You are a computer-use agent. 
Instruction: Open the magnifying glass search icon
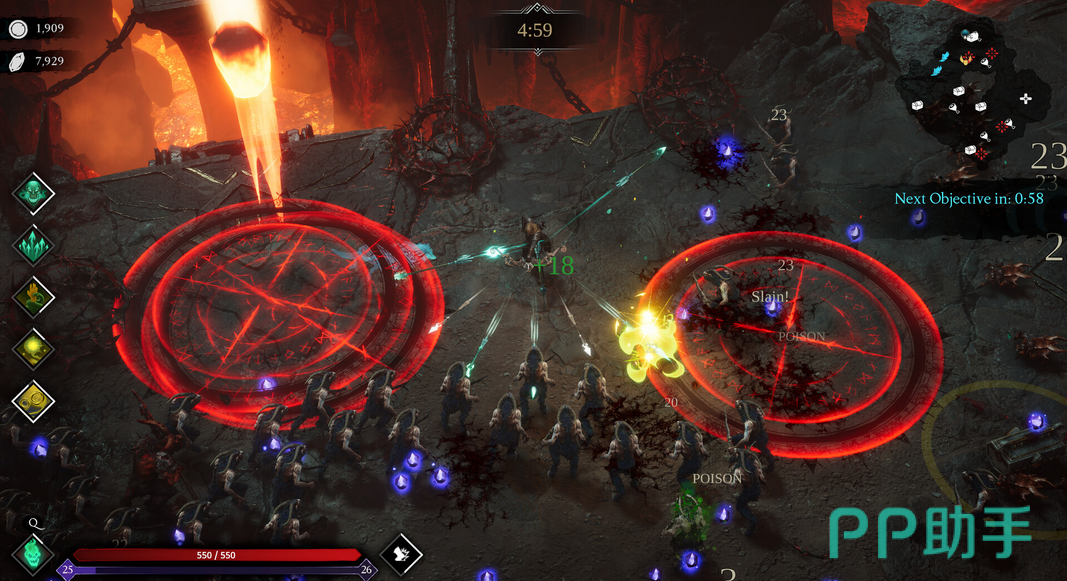coord(34,523)
